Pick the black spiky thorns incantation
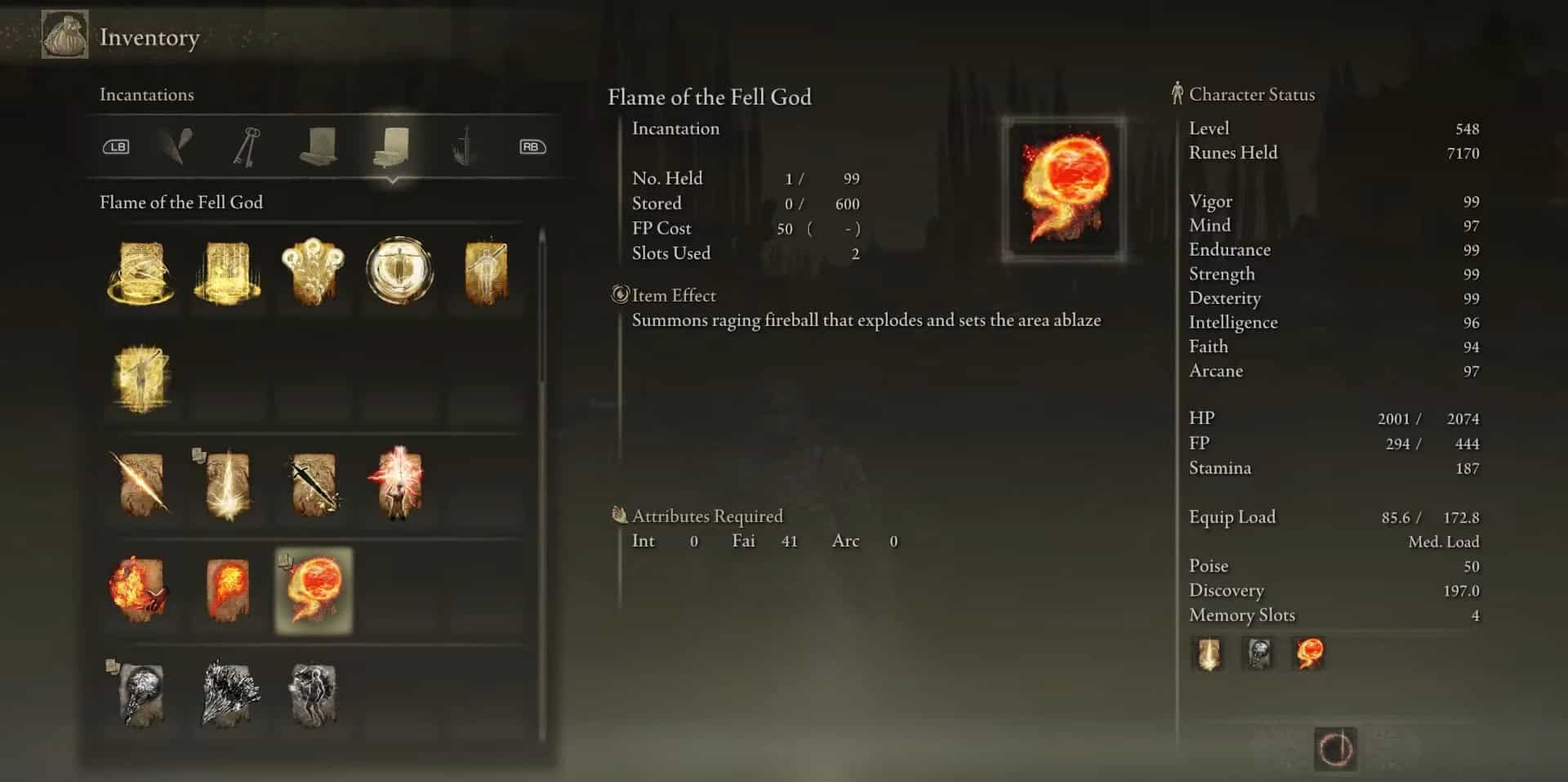This screenshot has width=1568, height=782. (x=230, y=695)
